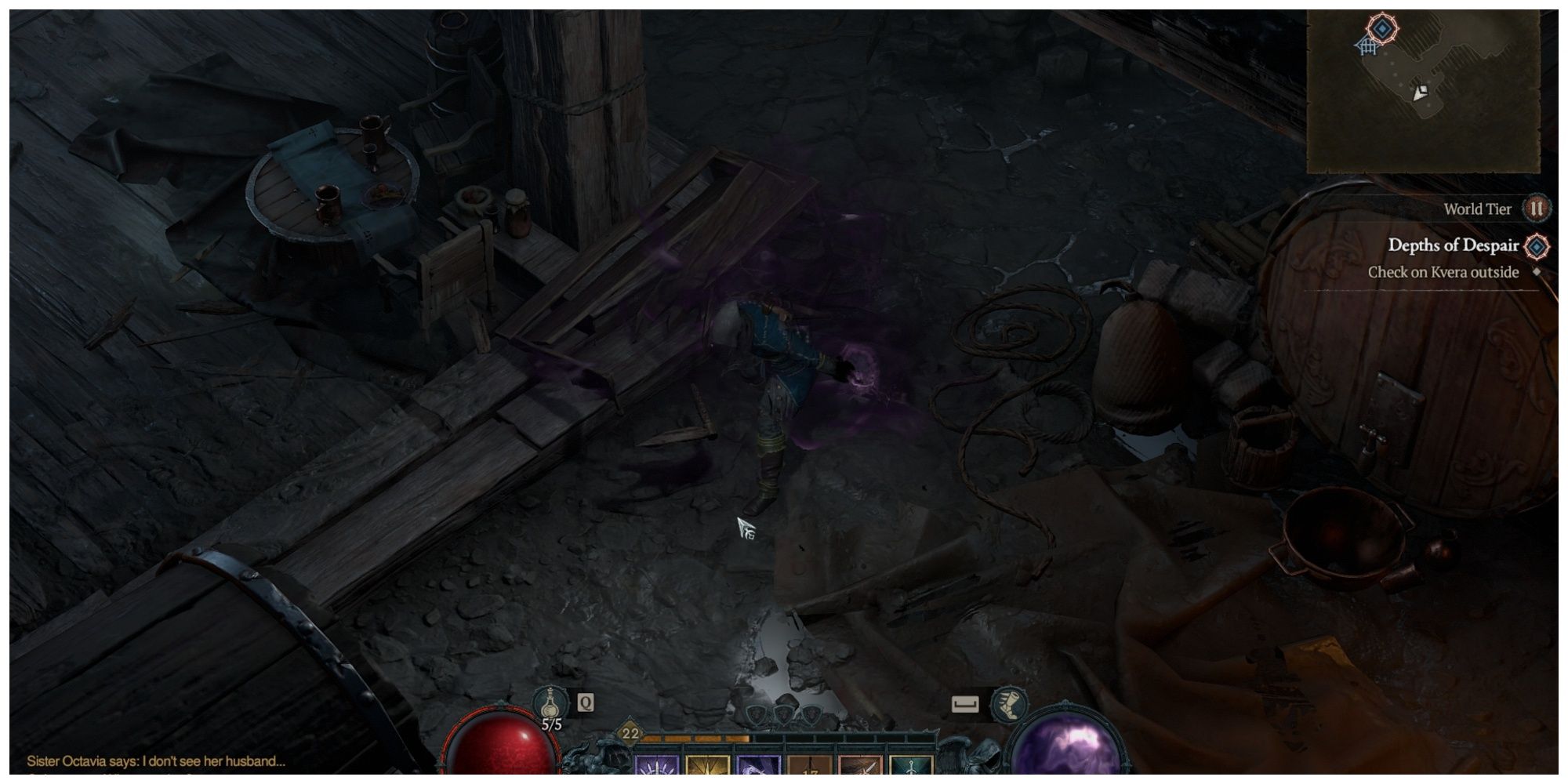Image resolution: width=1568 pixels, height=784 pixels.
Task: Select the Evade boots icon
Action: point(1008,706)
